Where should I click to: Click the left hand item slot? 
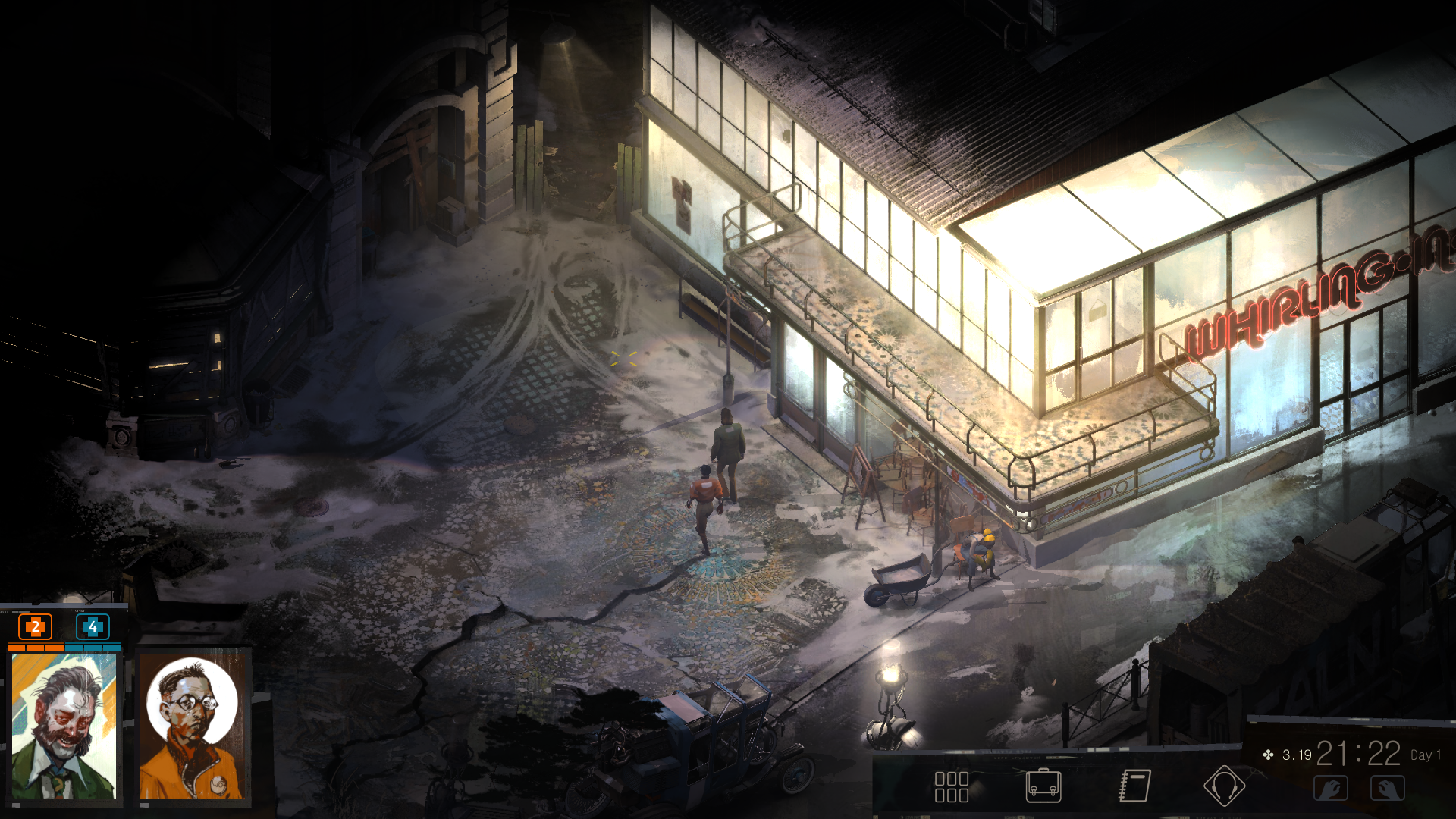point(1331,789)
